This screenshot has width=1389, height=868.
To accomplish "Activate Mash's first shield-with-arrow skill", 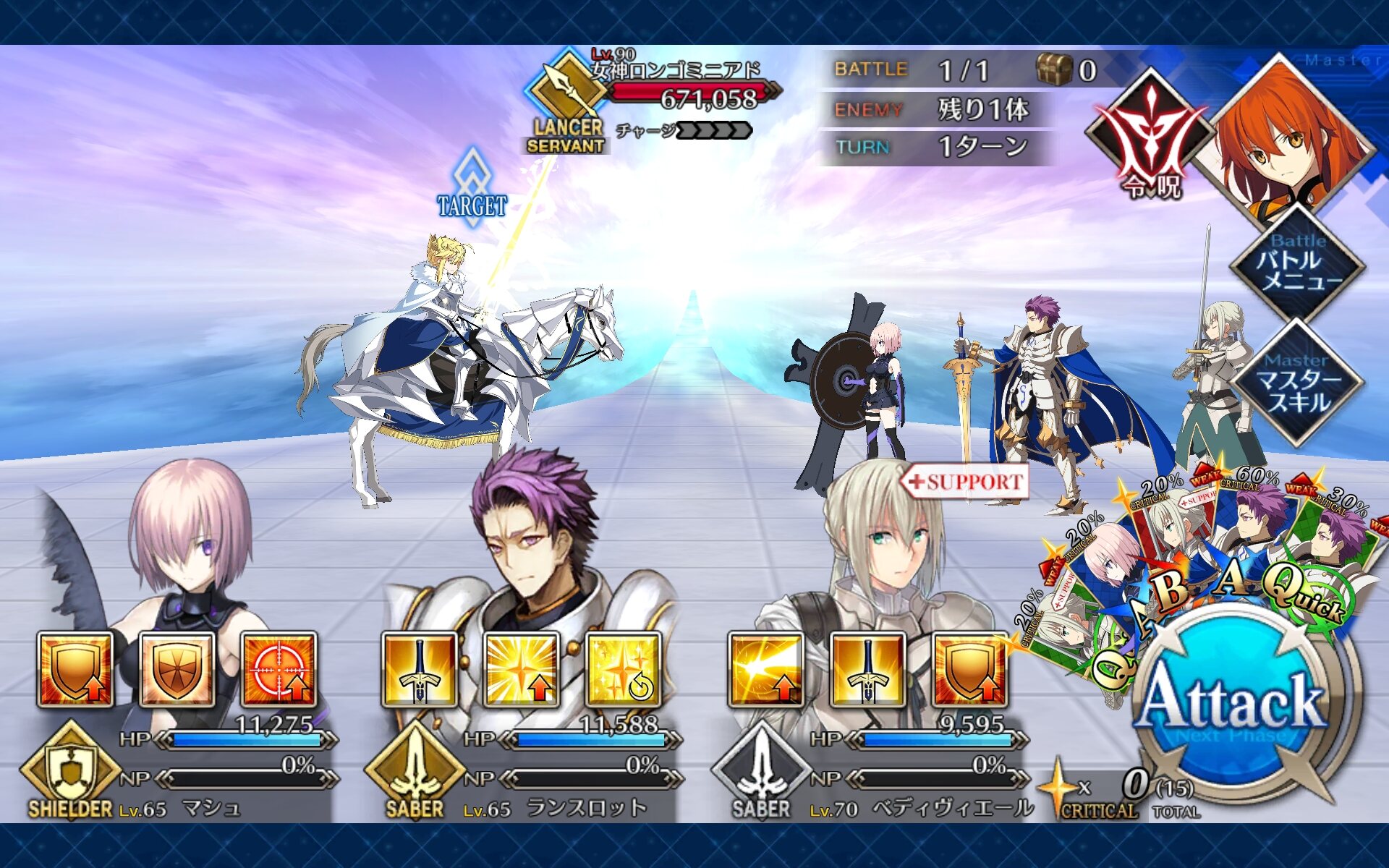I will pos(75,670).
